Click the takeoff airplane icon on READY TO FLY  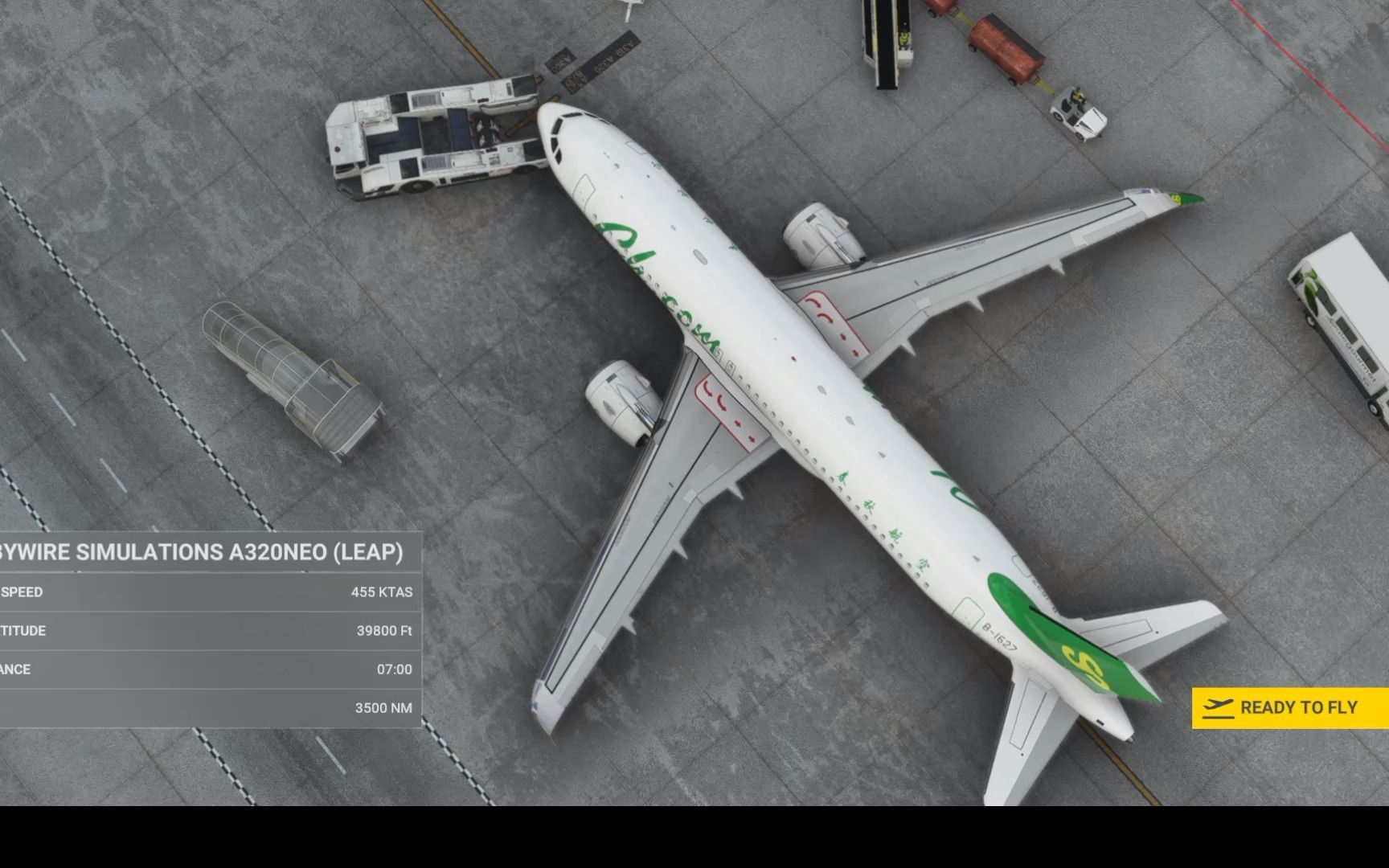[1219, 707]
